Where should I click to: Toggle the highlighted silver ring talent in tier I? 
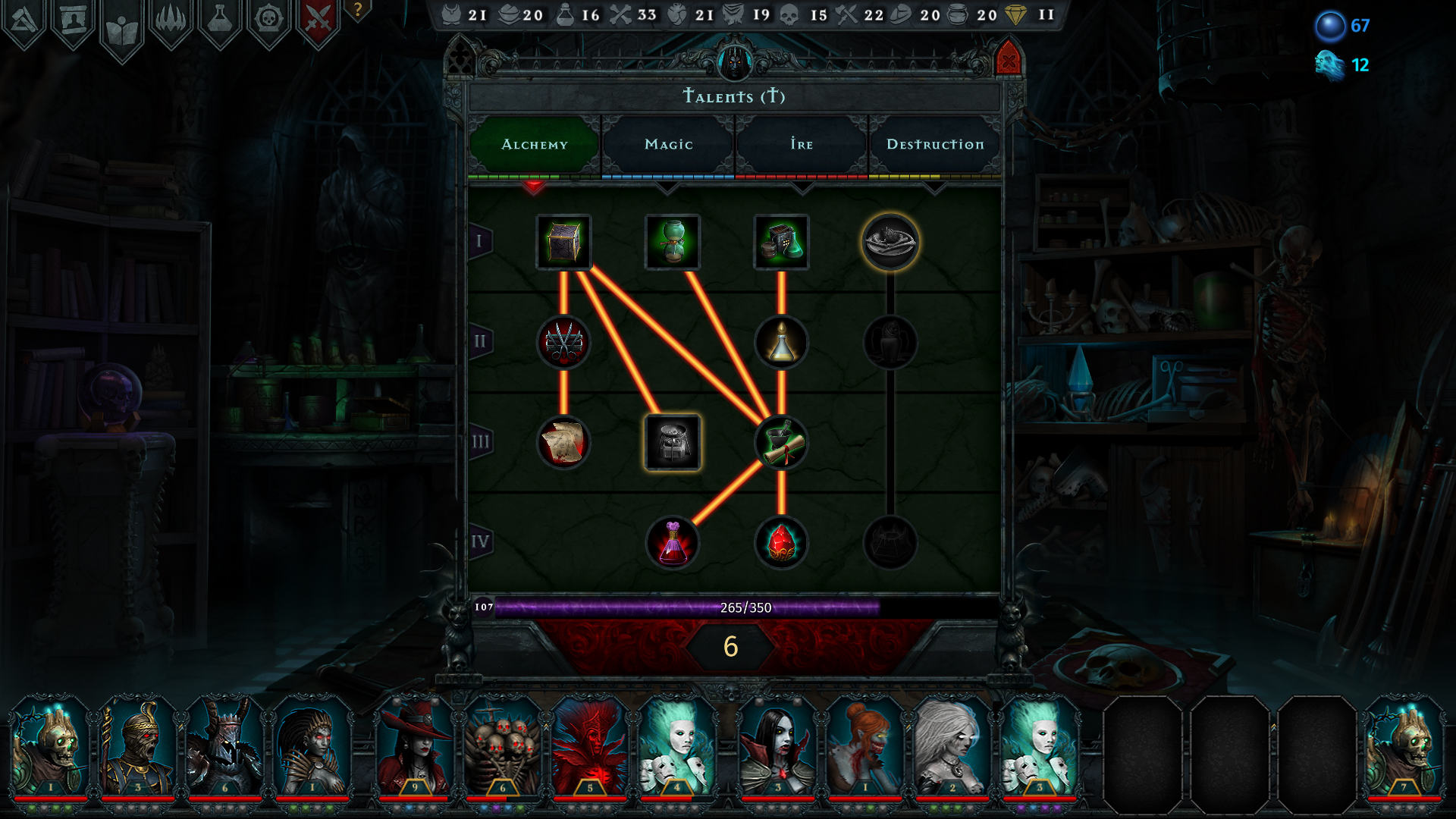[891, 243]
